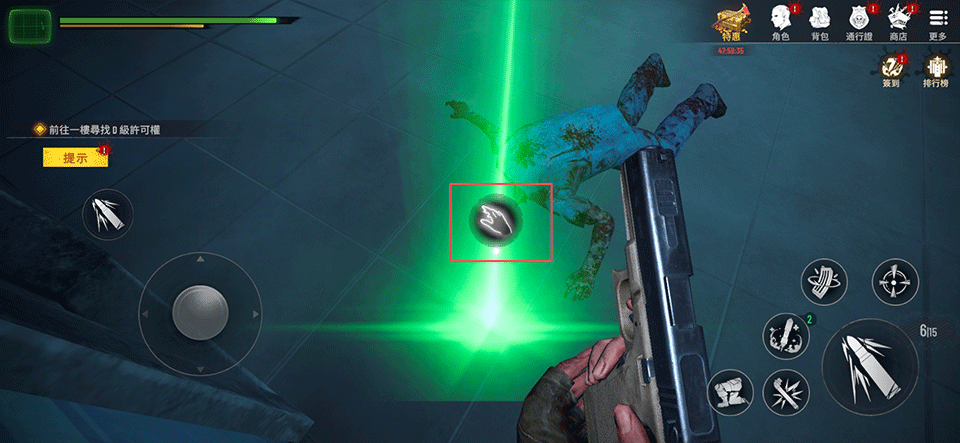Tap the virtual movement joystick
Viewport: 960px width, 443px height.
[199, 313]
